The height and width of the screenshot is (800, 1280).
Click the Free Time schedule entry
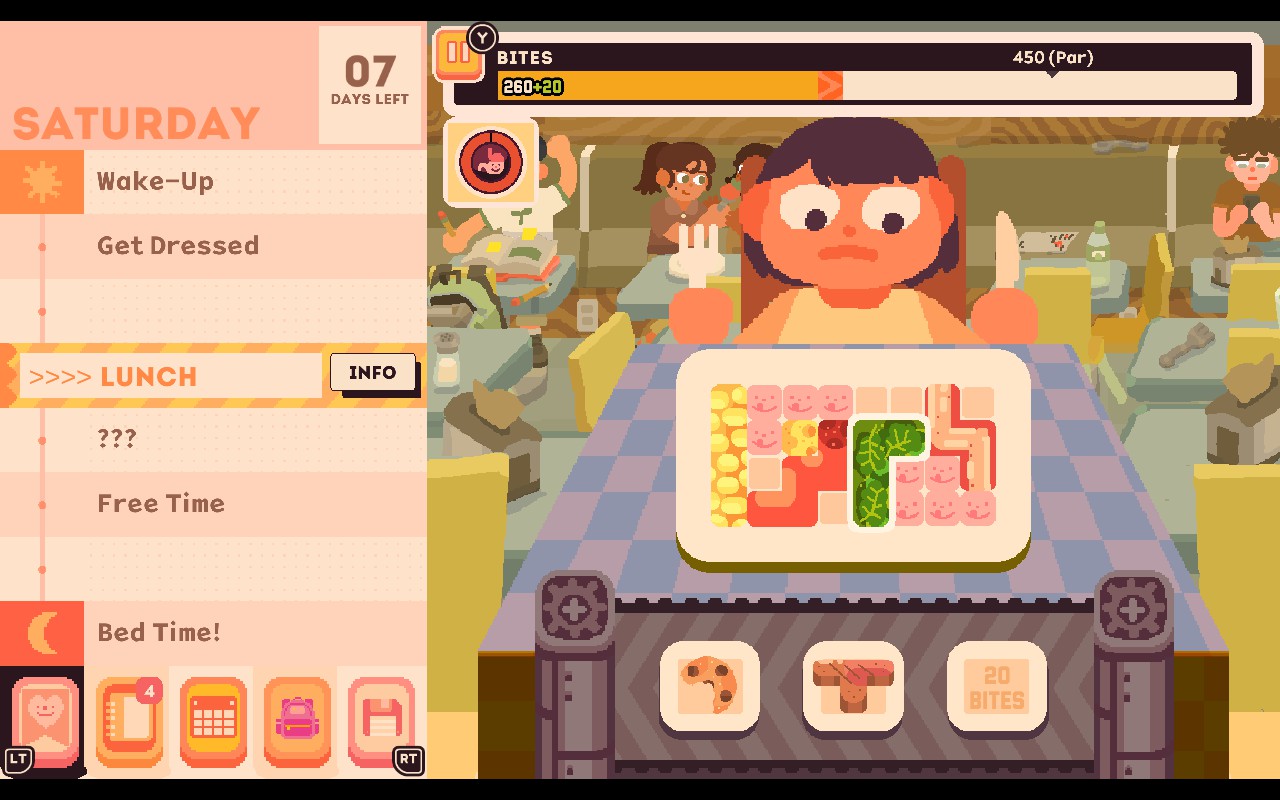(x=160, y=504)
